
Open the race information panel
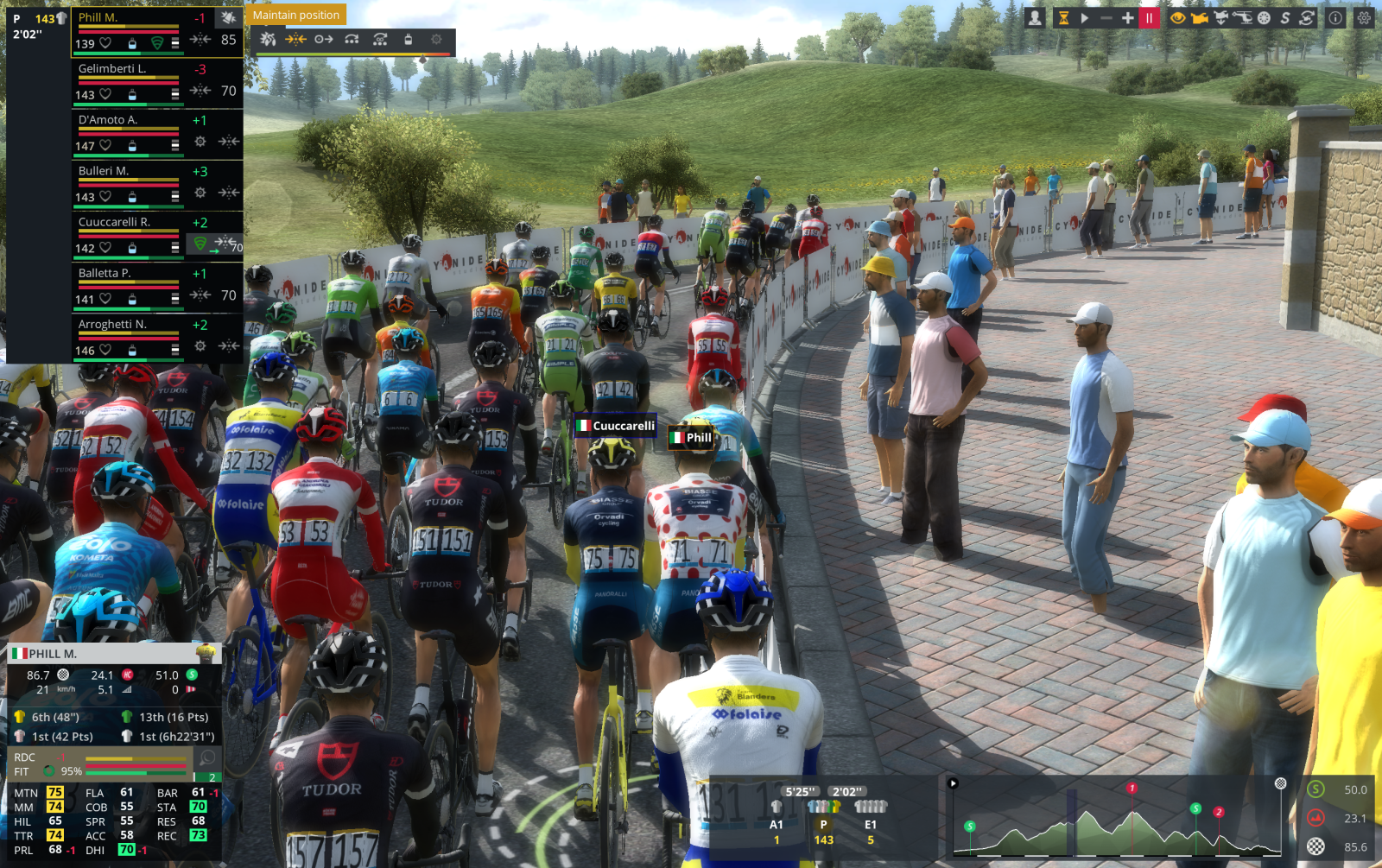1335,17
